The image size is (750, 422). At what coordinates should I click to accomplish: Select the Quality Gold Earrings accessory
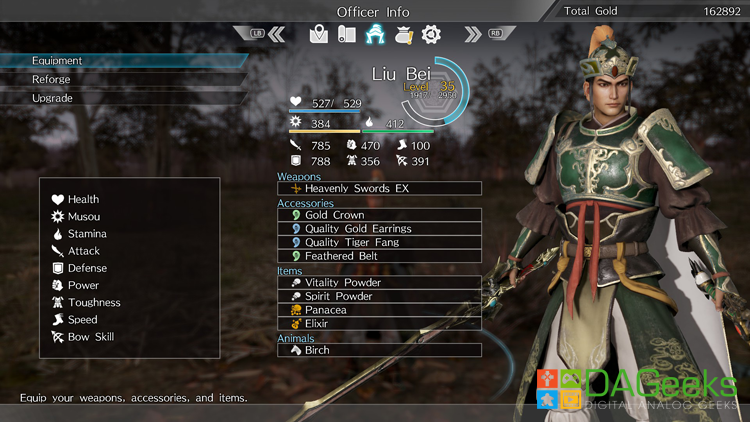tap(379, 229)
